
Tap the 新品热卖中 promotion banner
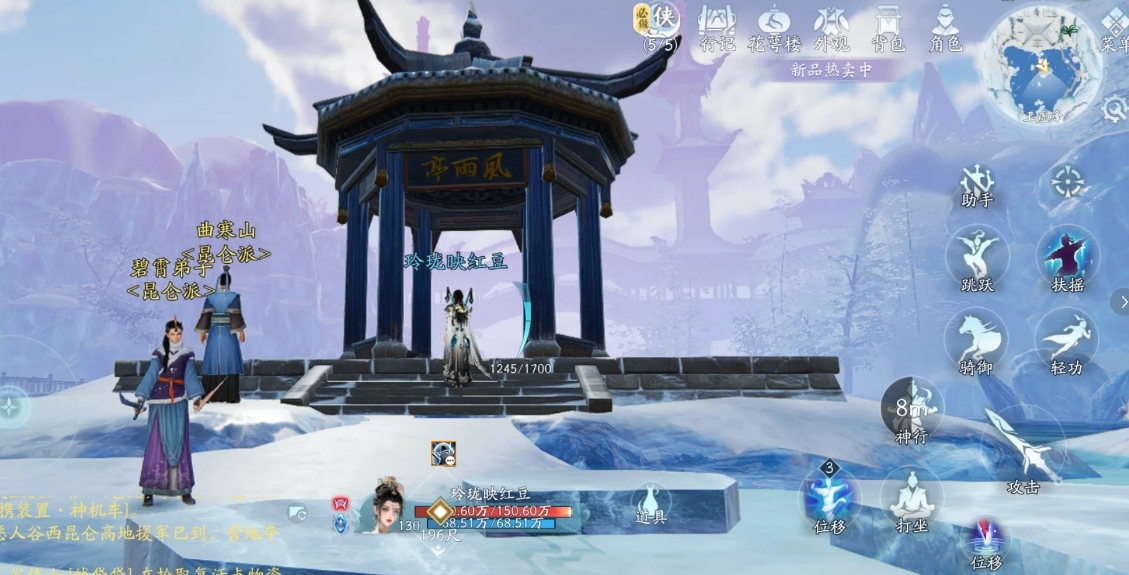click(831, 70)
